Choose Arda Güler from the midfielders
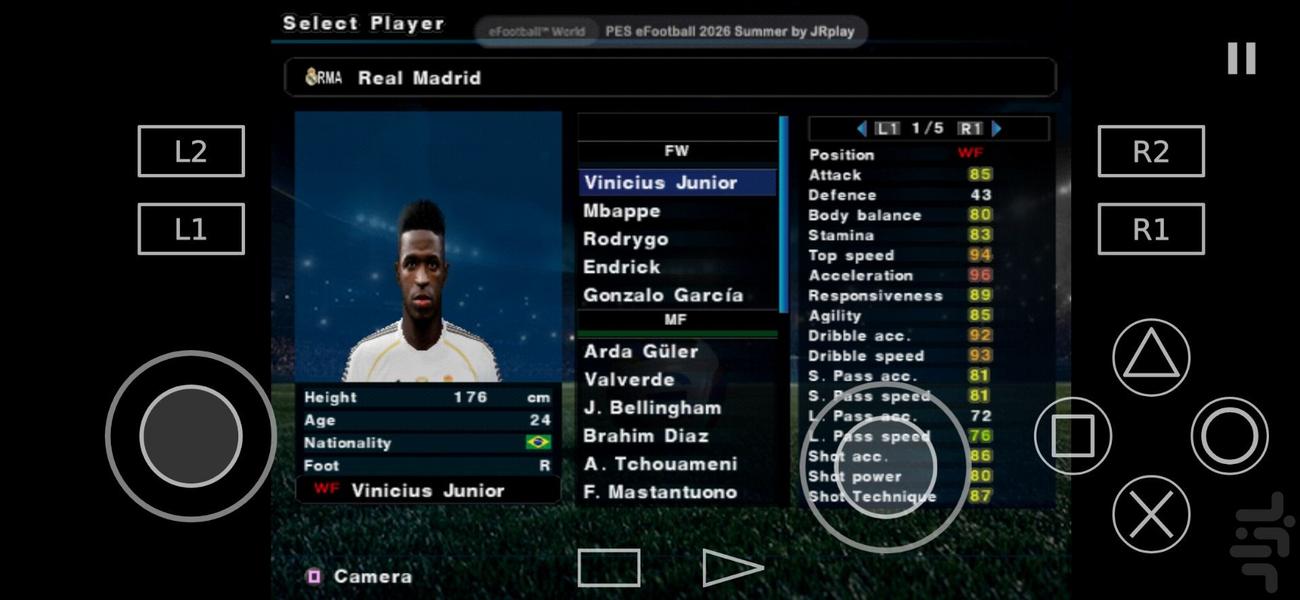Screen dimensions: 1300x600 (x=641, y=351)
